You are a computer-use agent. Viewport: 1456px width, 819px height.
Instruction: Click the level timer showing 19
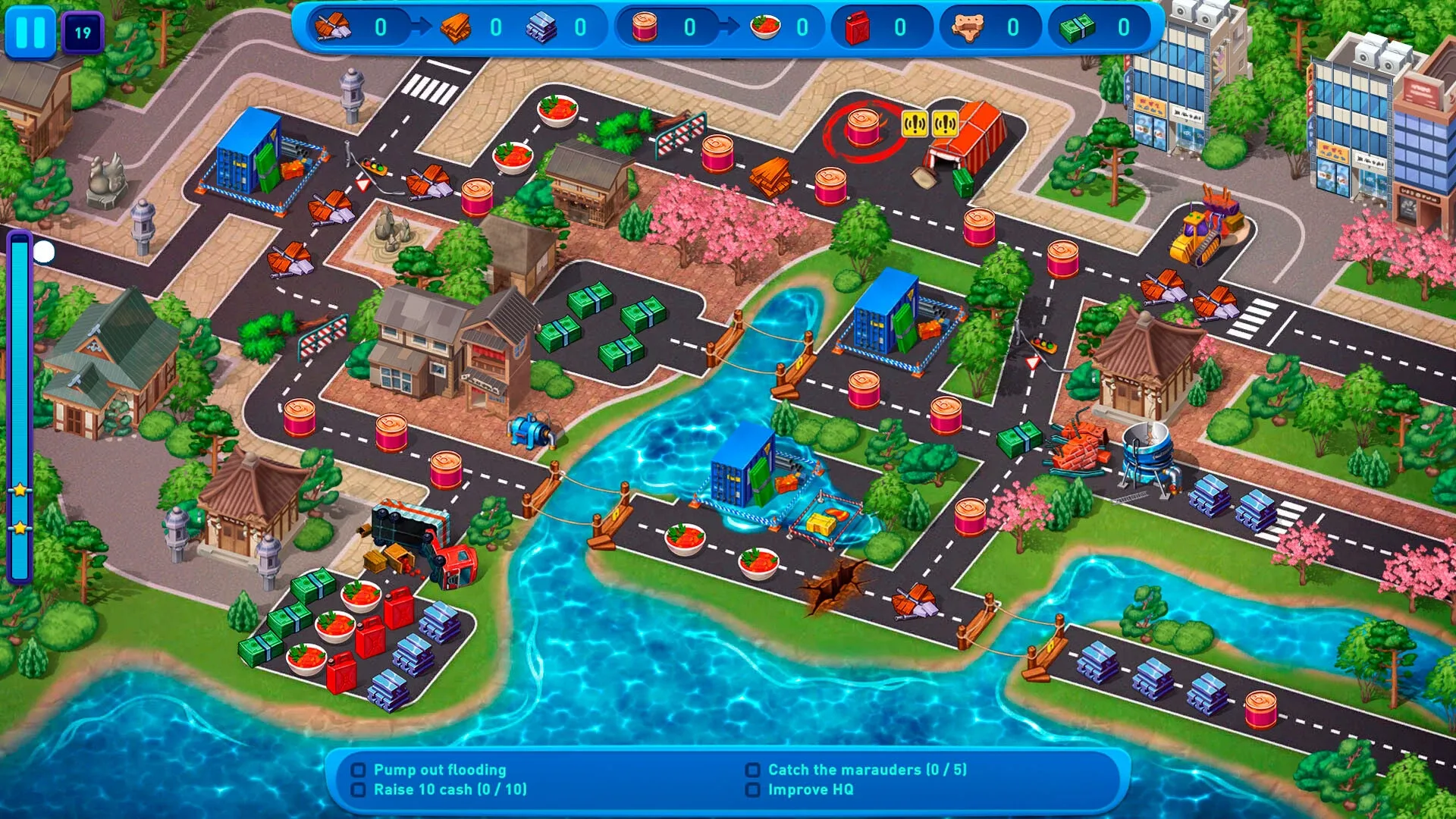click(x=85, y=31)
